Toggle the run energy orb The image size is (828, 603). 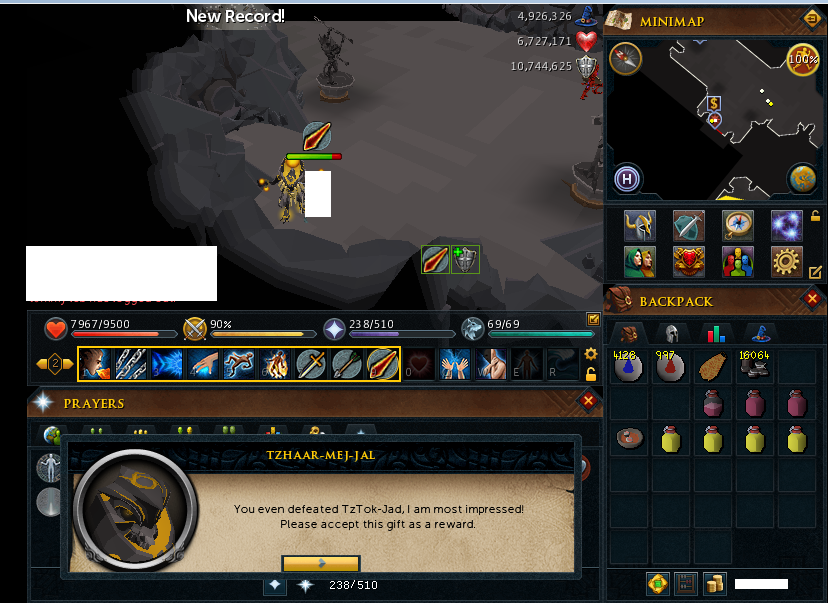click(802, 59)
